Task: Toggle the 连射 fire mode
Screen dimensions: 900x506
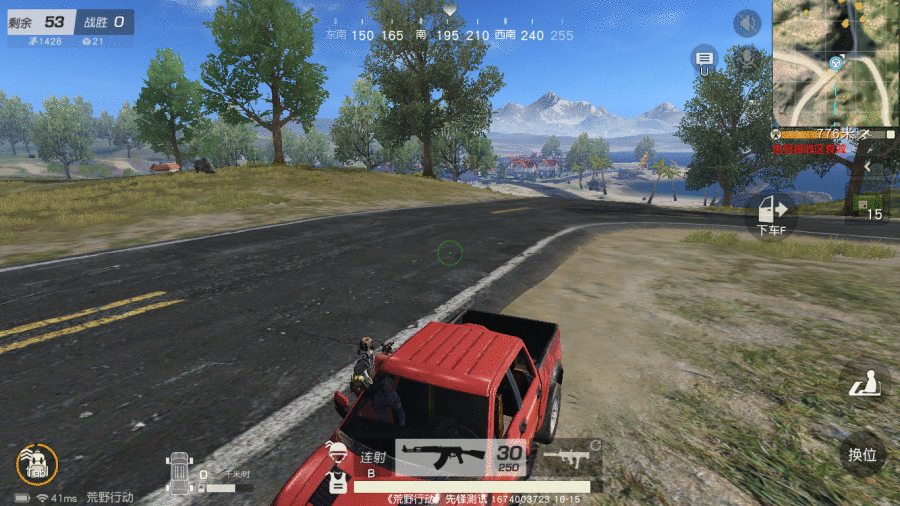Action: 373,458
